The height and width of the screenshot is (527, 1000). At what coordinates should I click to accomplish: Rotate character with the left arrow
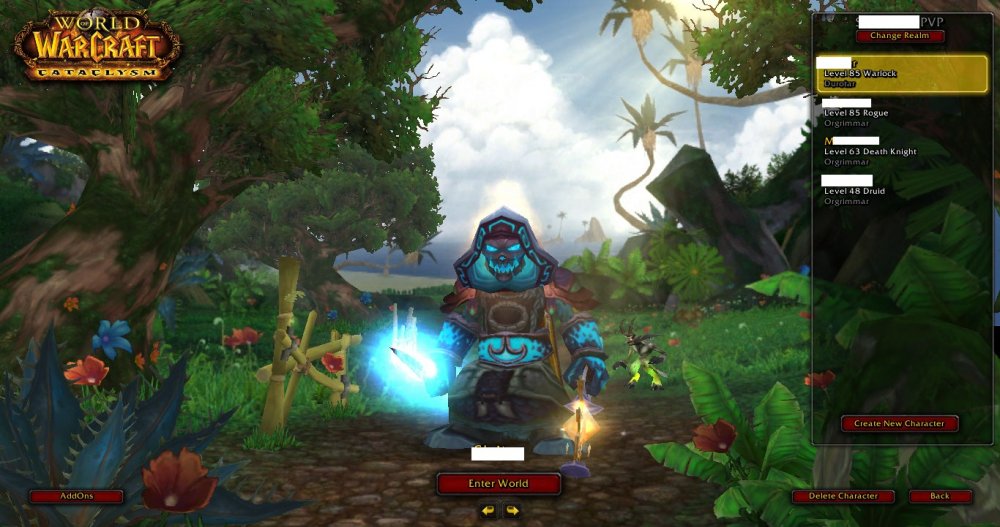(x=487, y=510)
